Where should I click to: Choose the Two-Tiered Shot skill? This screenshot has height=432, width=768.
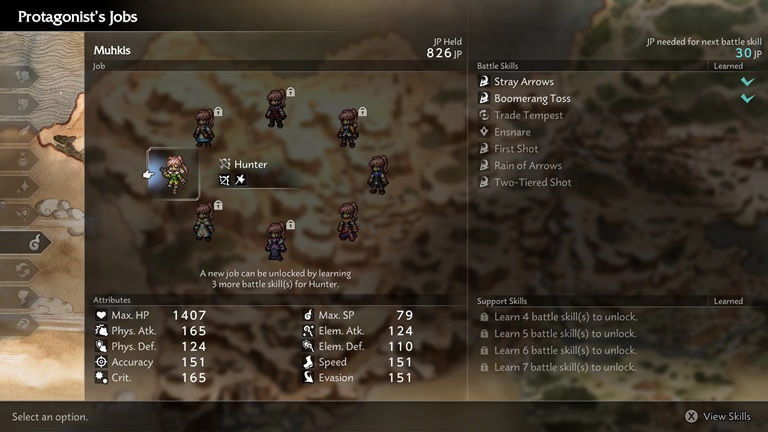532,183
